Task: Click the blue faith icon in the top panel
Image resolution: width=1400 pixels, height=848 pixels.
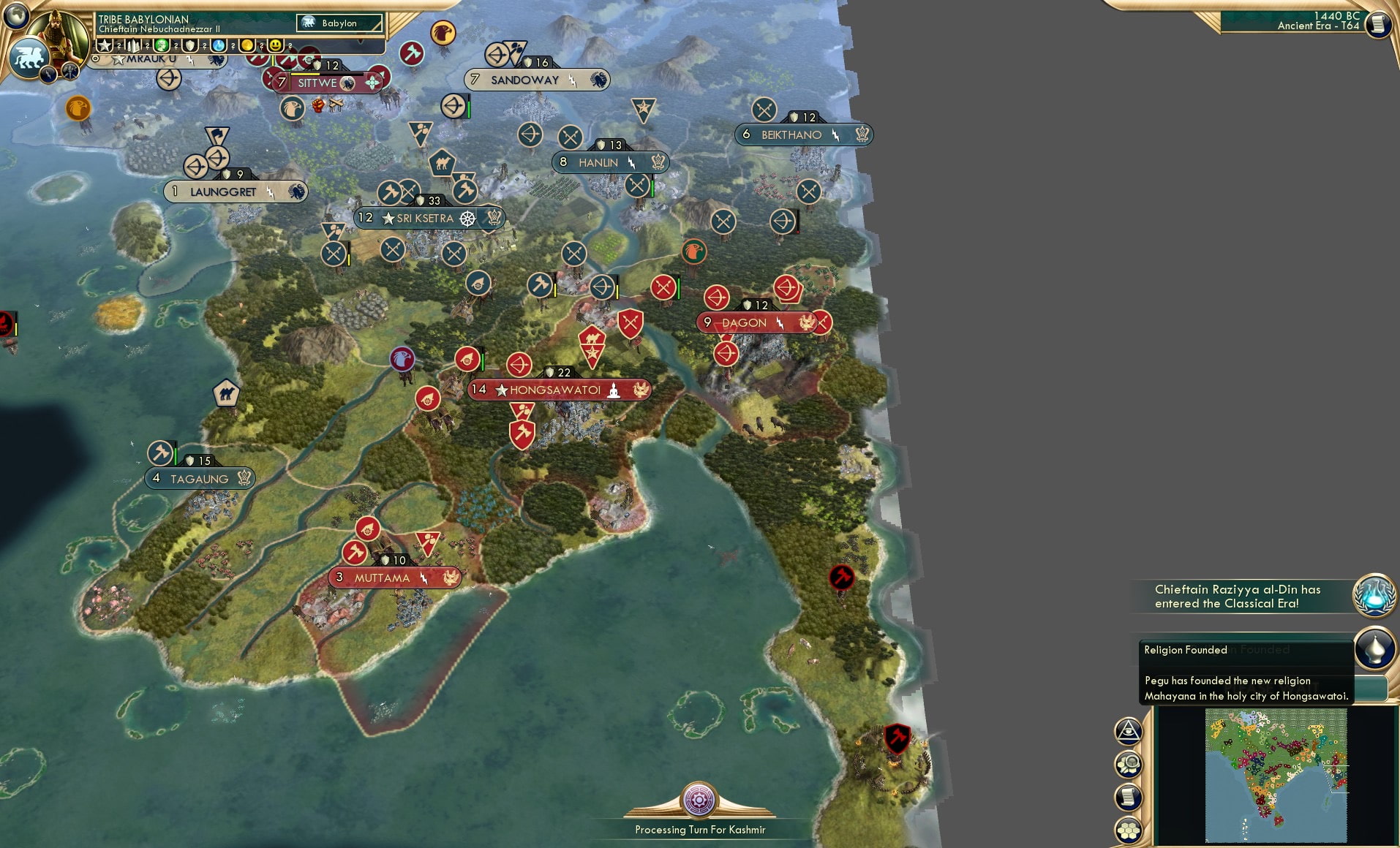Action: (220, 45)
